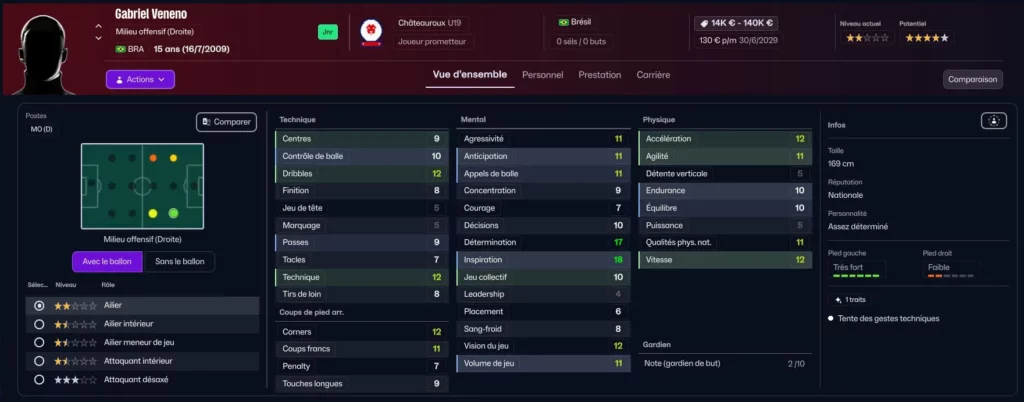This screenshot has height=402, width=1024.
Task: Show the Carrière tab
Action: pos(653,75)
